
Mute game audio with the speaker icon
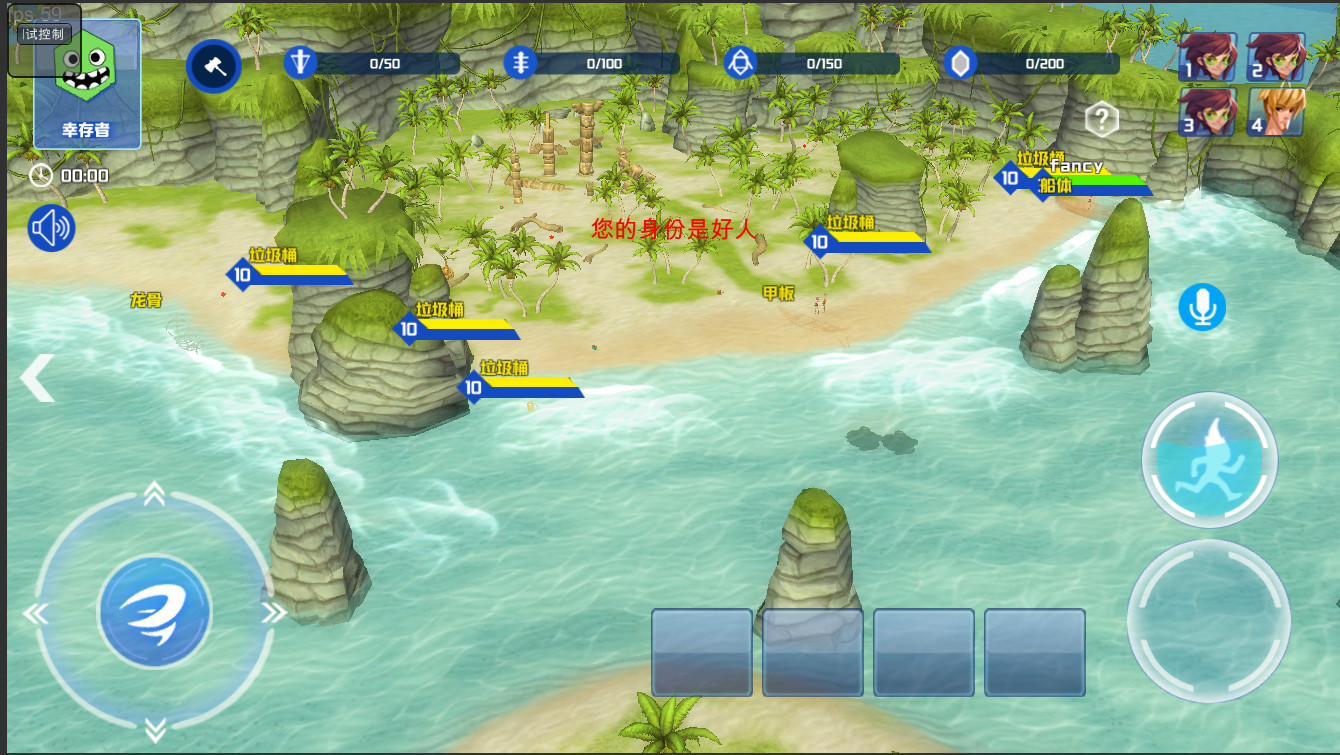pyautogui.click(x=50, y=228)
